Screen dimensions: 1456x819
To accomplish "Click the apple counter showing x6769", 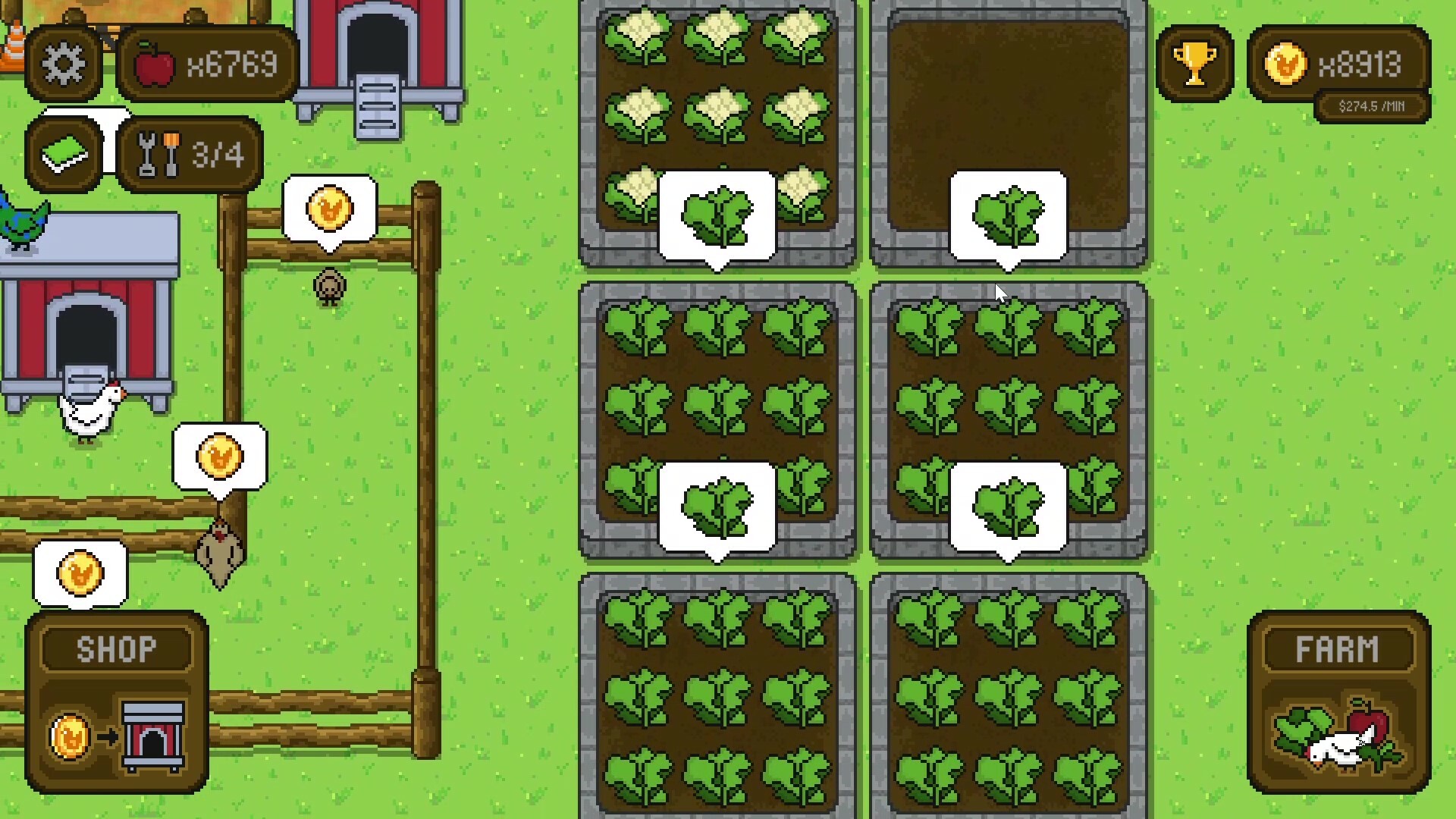I will (x=206, y=64).
